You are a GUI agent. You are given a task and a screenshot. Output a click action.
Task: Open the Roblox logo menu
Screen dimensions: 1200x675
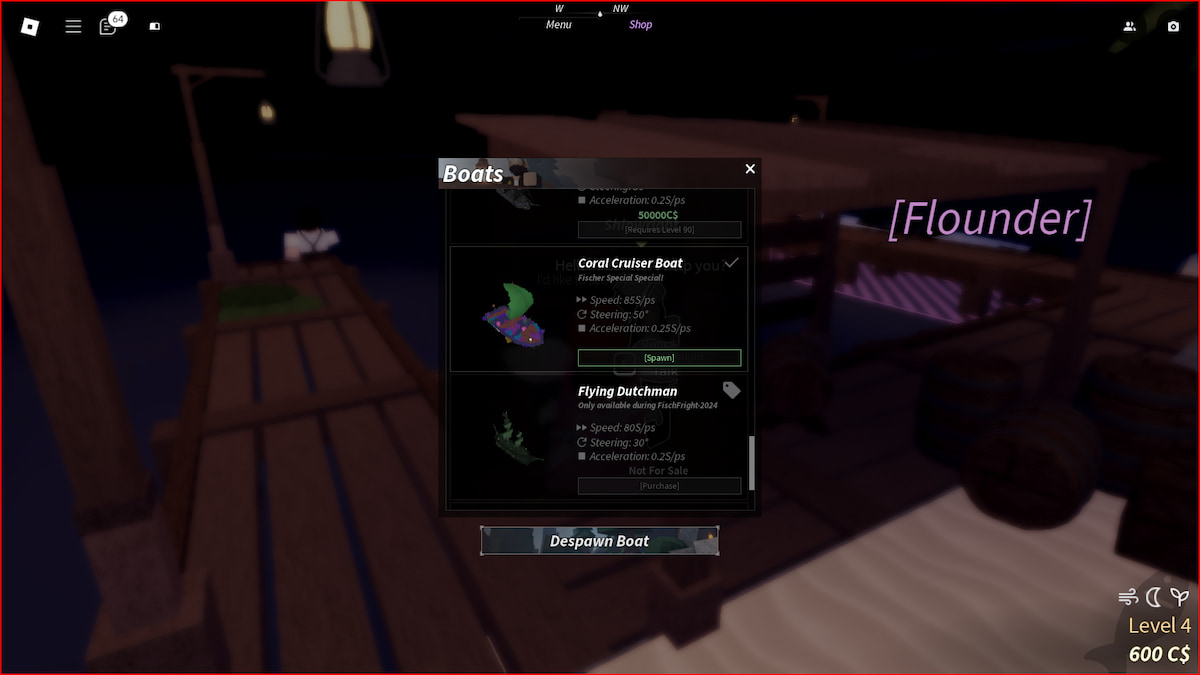[30, 27]
